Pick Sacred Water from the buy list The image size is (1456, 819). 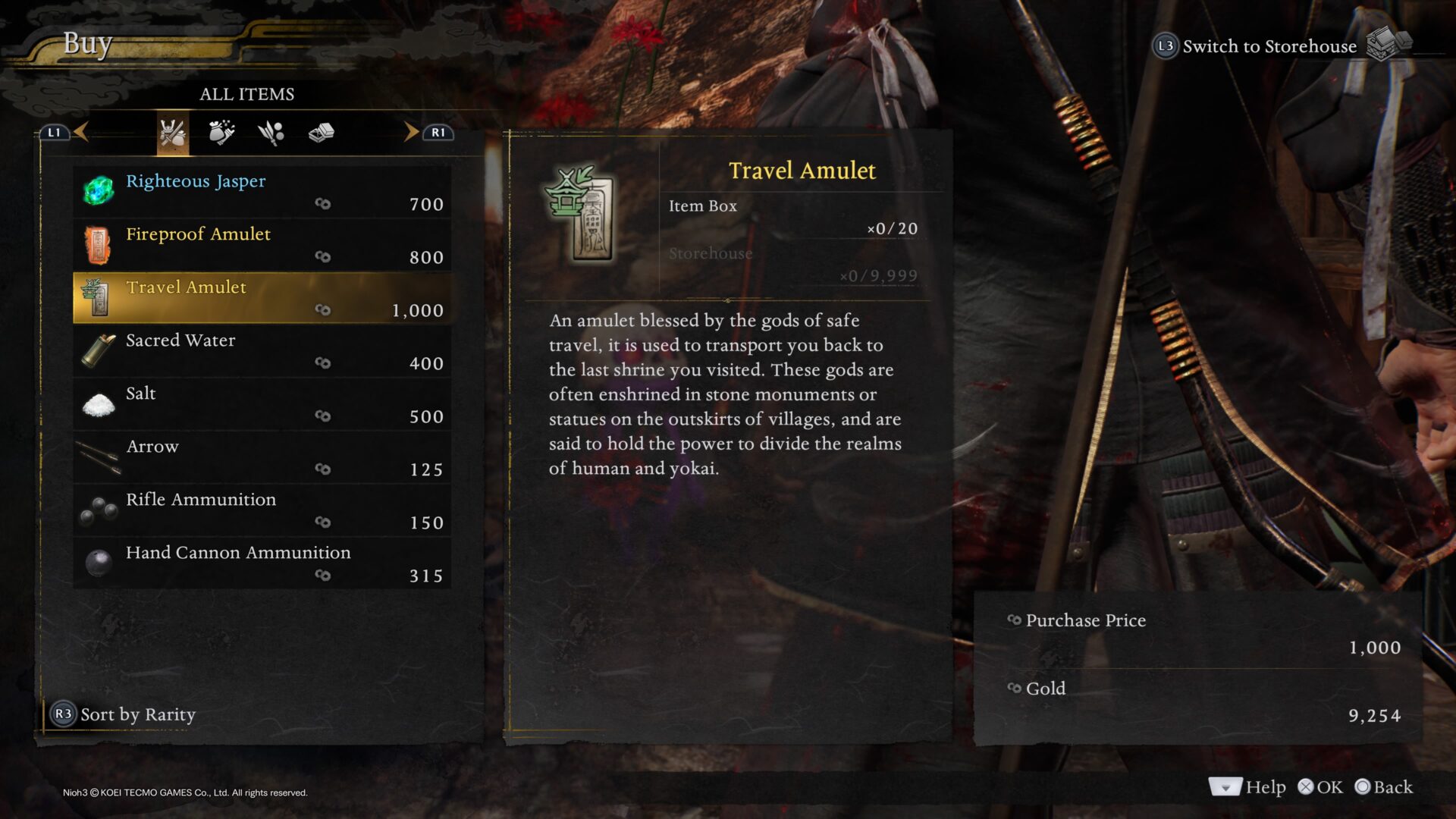(x=262, y=351)
